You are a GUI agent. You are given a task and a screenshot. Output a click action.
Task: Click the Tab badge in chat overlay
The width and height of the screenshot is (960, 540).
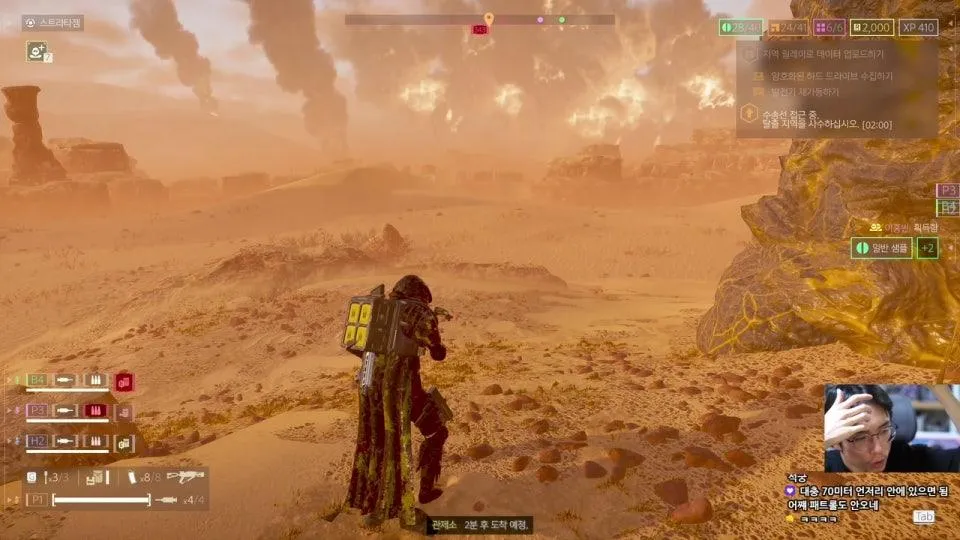923,517
